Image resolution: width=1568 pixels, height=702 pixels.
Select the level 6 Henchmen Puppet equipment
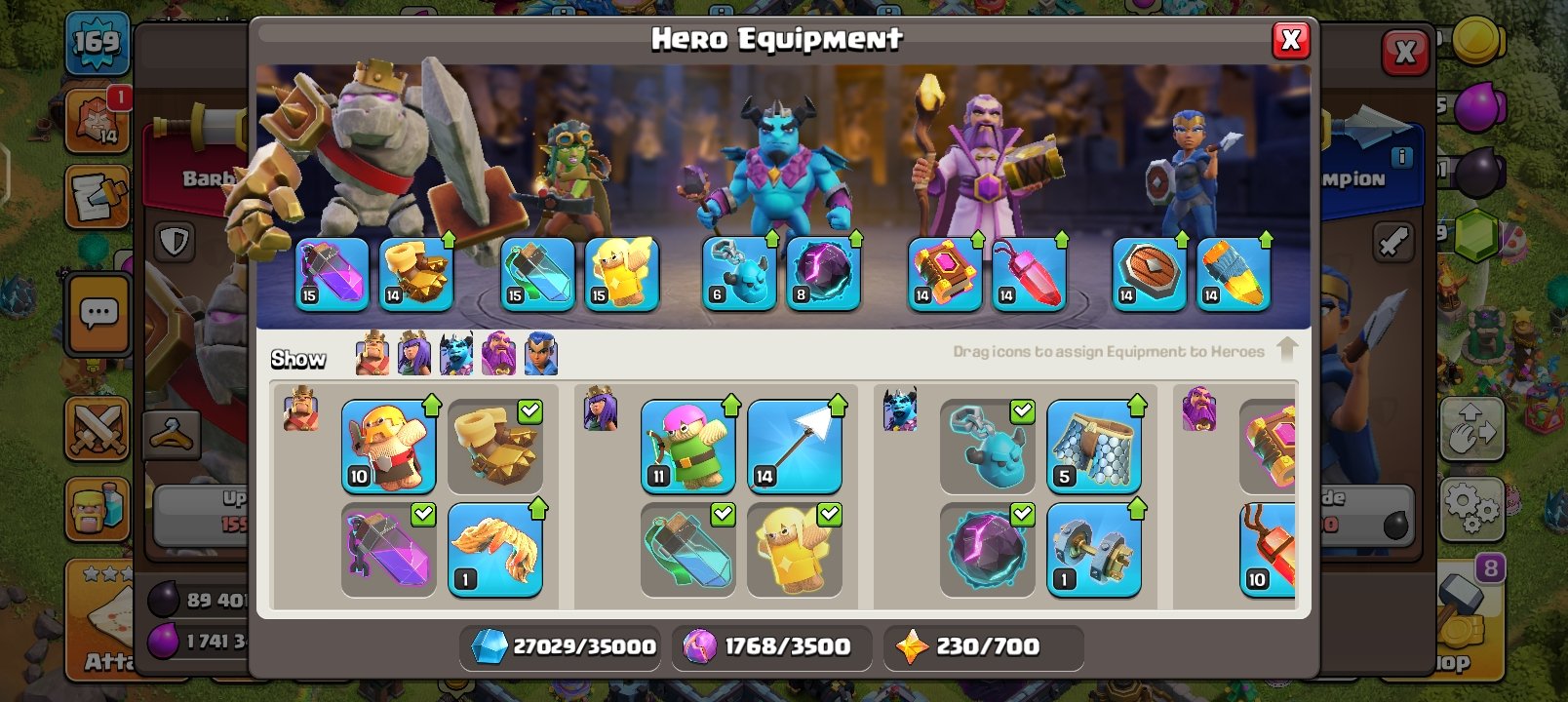738,274
